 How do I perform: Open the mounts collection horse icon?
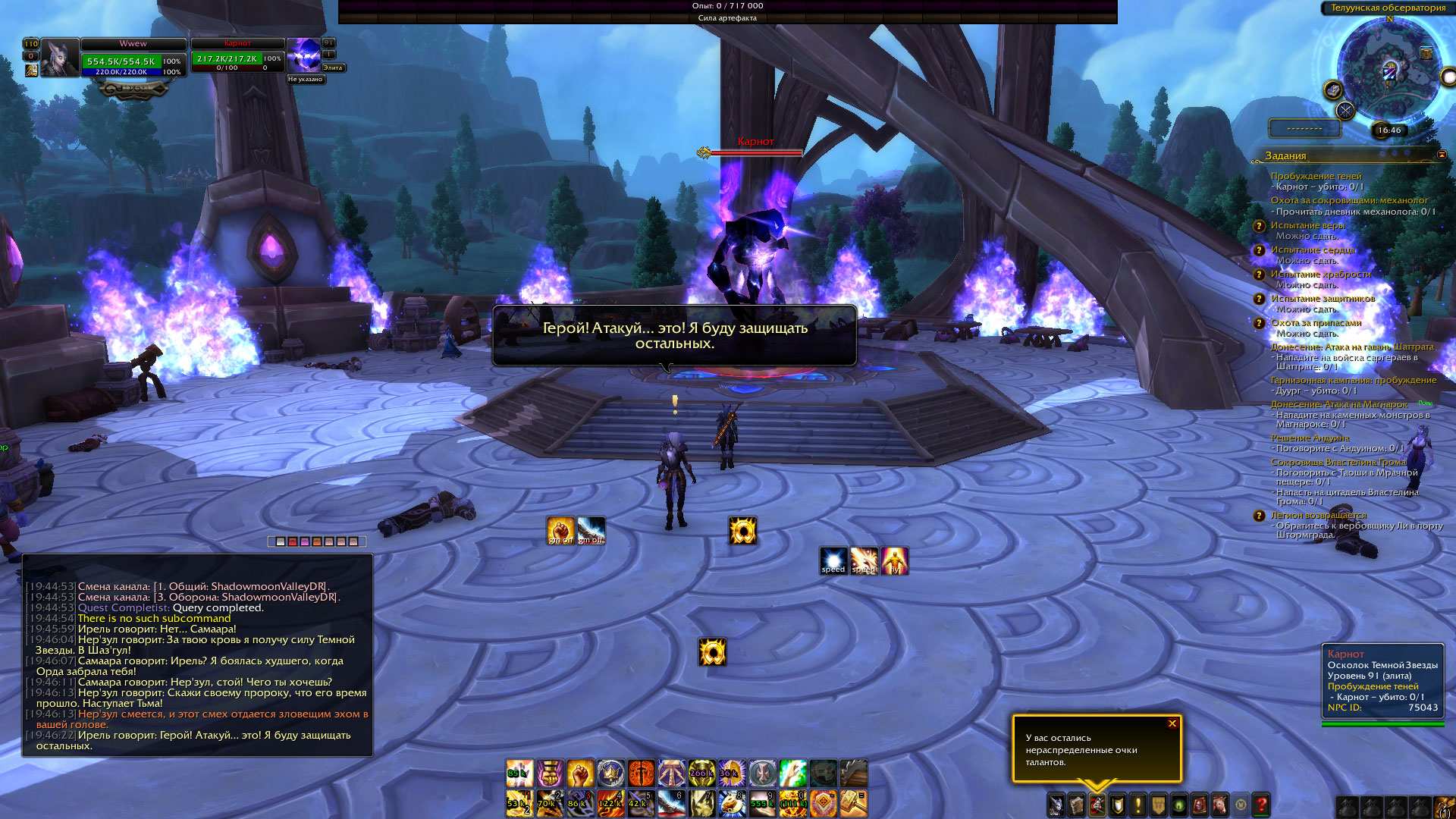click(x=1219, y=805)
